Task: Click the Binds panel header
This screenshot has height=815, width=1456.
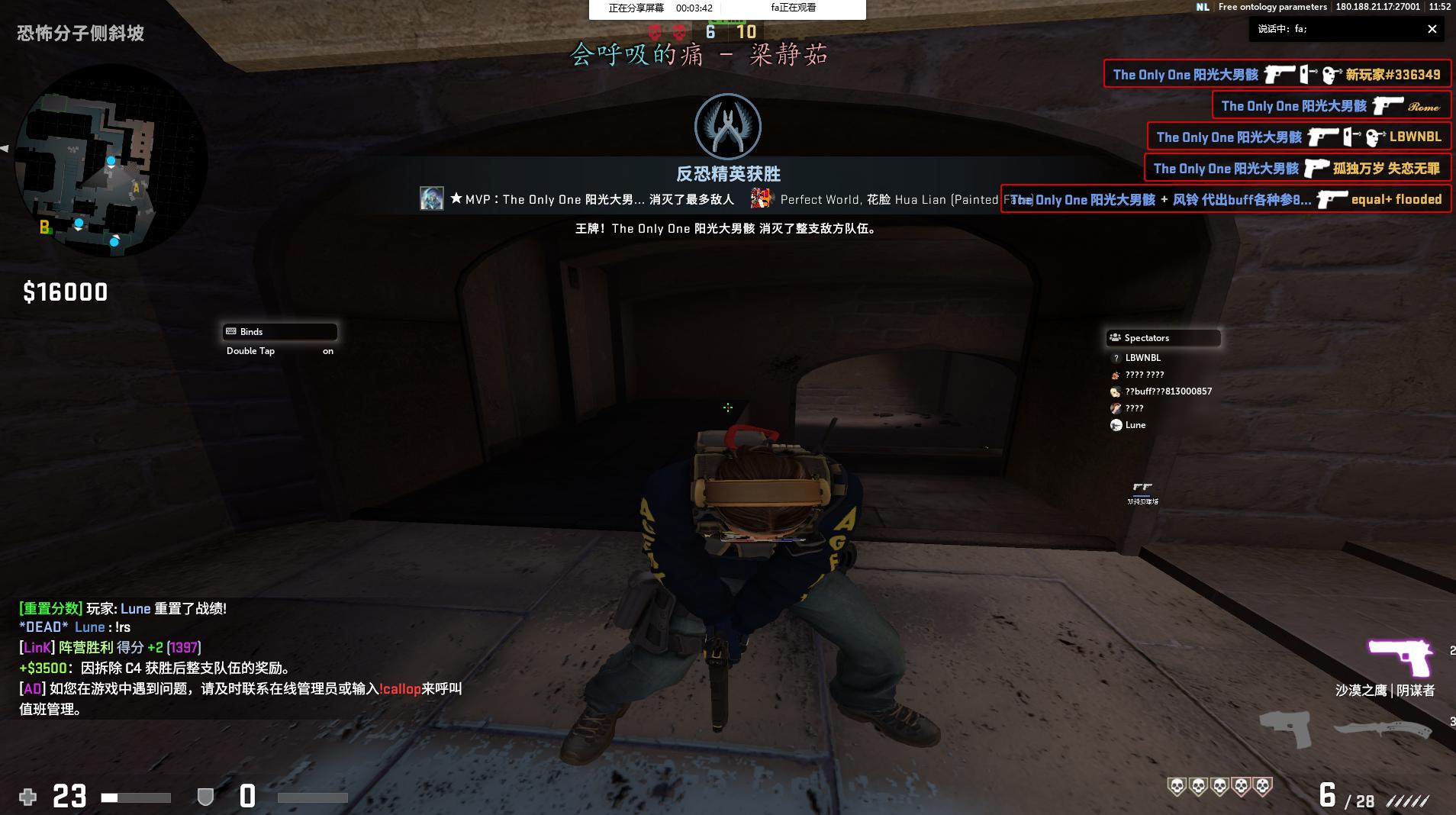Action: click(x=280, y=332)
